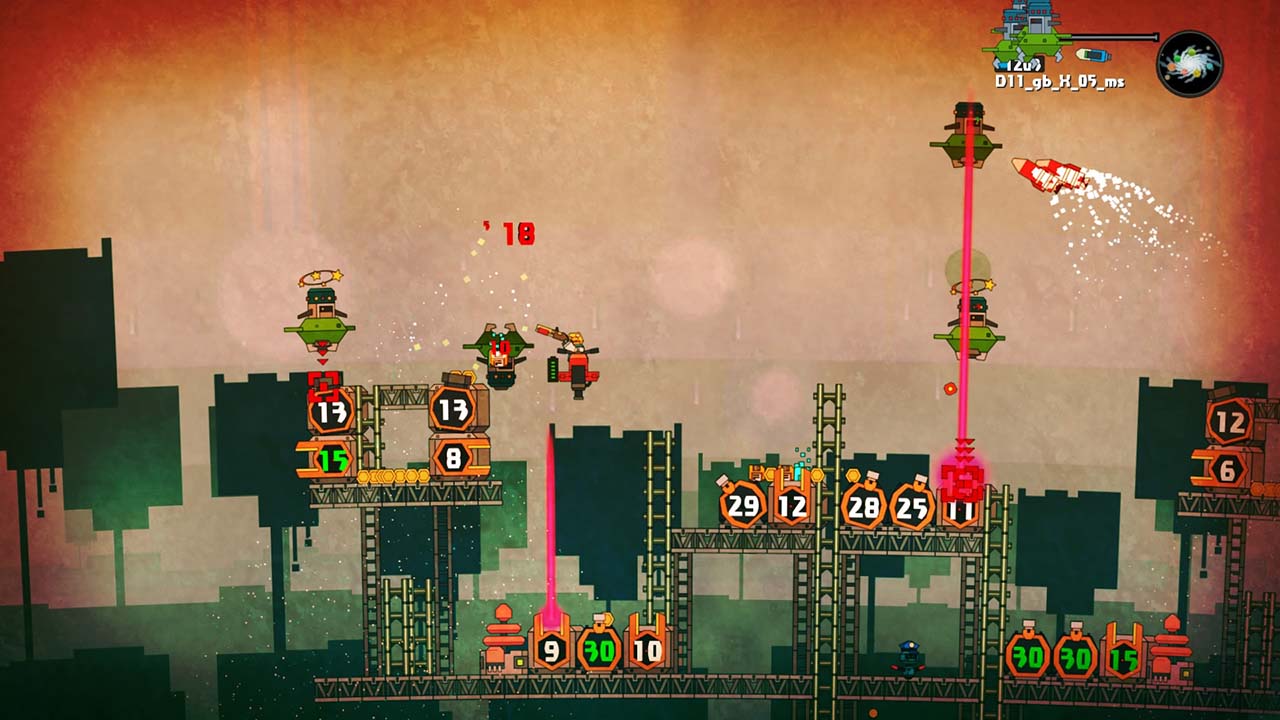The width and height of the screenshot is (1280, 720).
Task: Click the player name D11_gb_X_05_ms
Action: point(1060,82)
